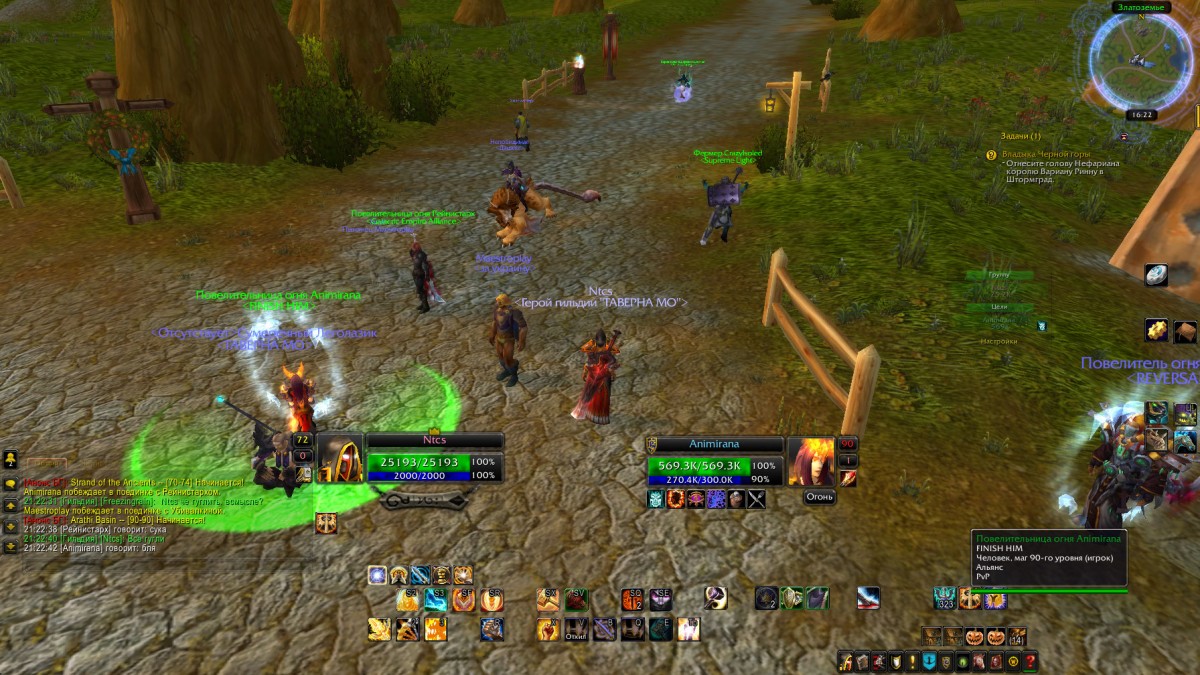Viewport: 1200px width, 675px height.
Task: Open the blue anchor shield micro button
Action: click(929, 661)
